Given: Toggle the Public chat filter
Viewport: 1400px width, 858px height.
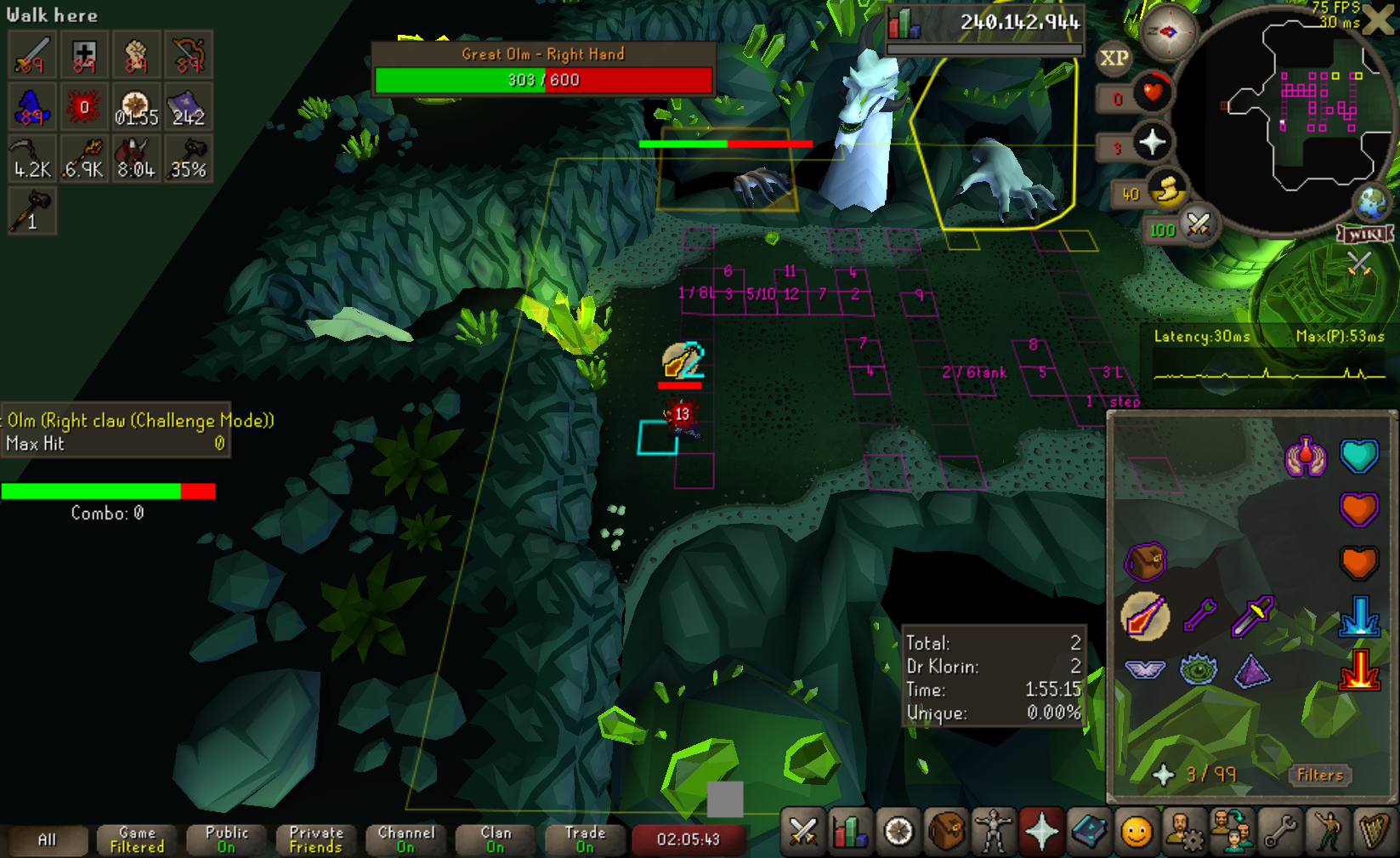Looking at the screenshot, I should (226, 840).
